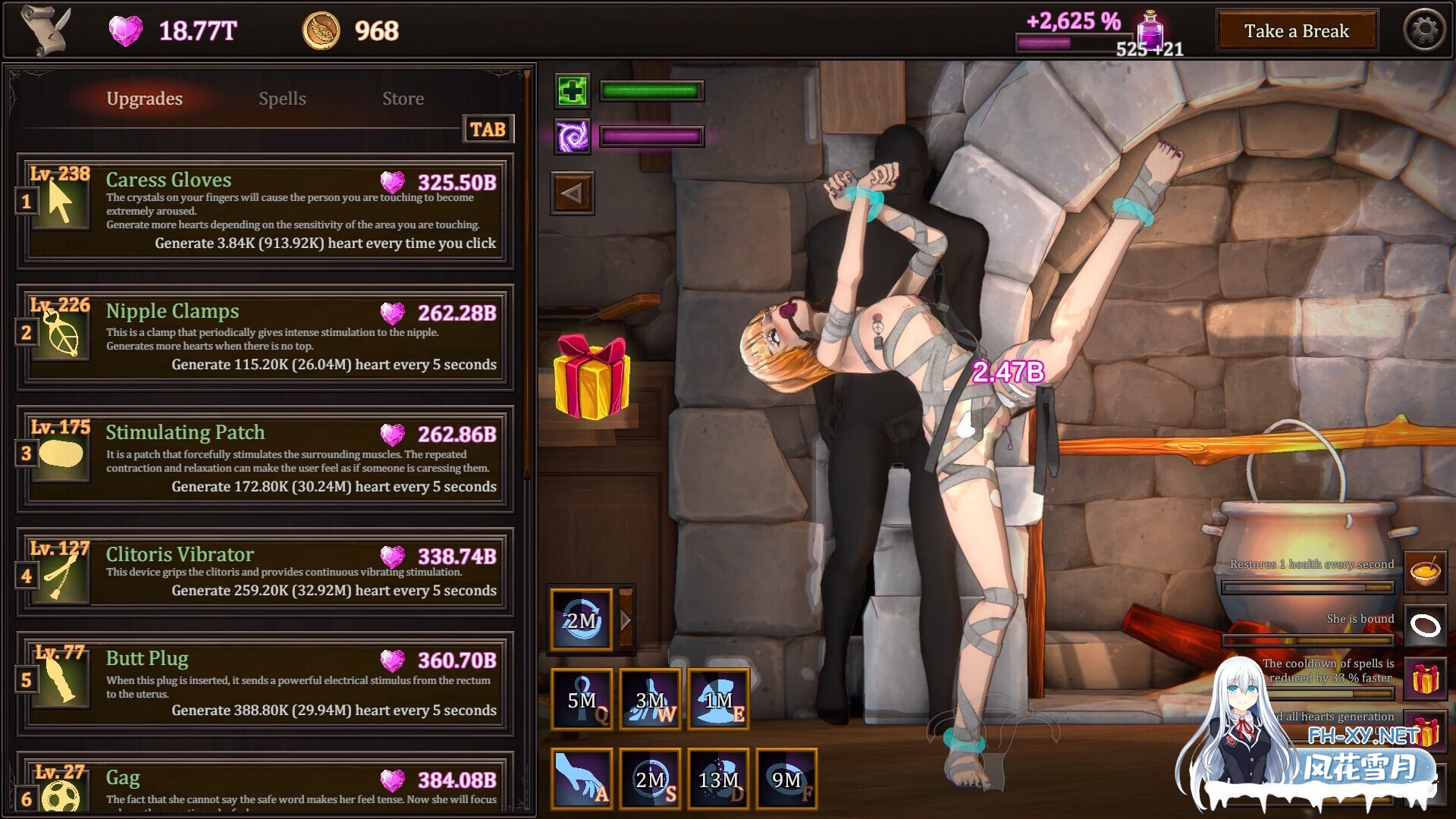1456x819 pixels.
Task: Cast the hand caress spell bound to A
Action: [x=581, y=778]
